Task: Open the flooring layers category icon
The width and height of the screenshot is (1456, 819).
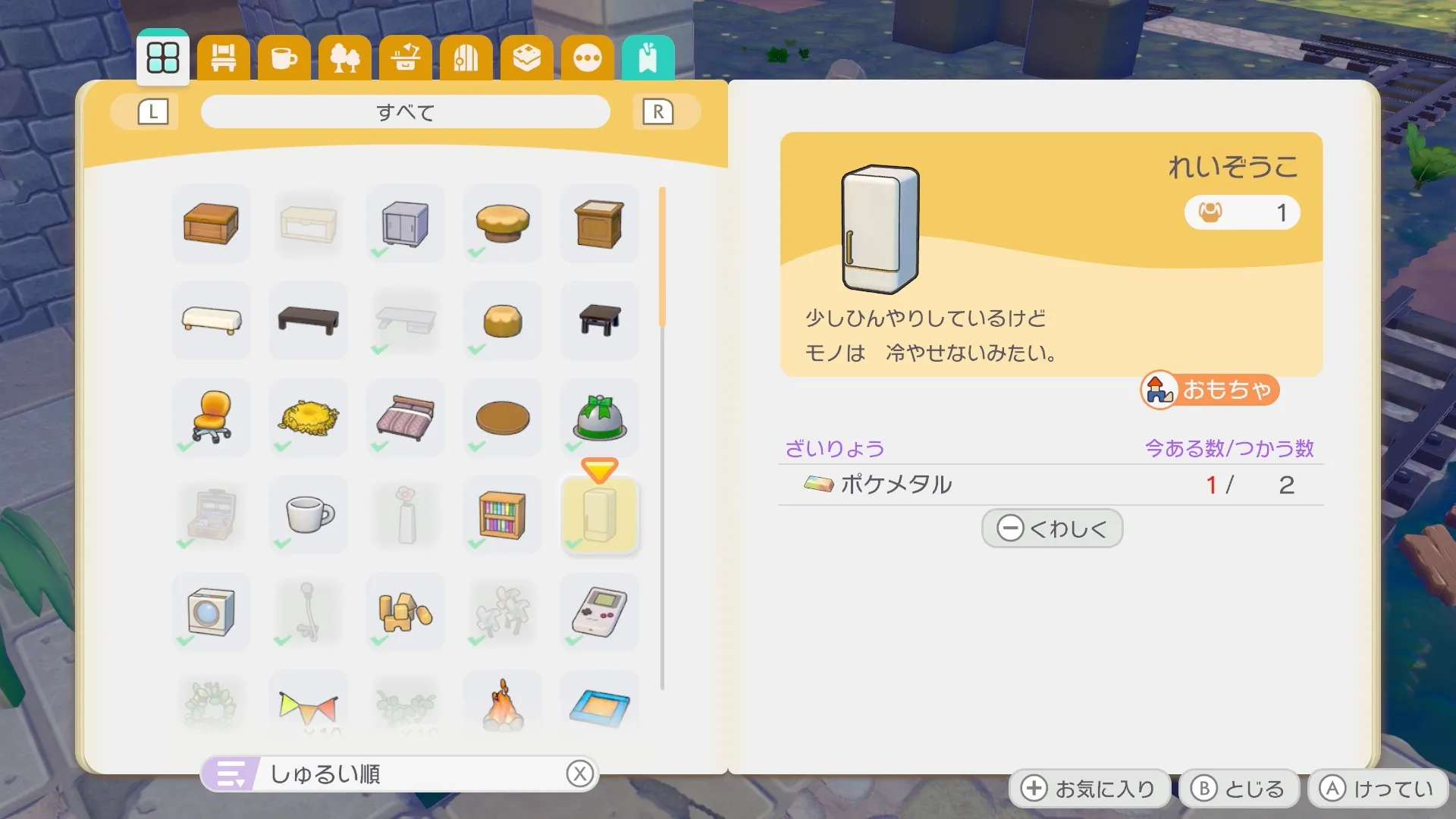Action: [526, 57]
